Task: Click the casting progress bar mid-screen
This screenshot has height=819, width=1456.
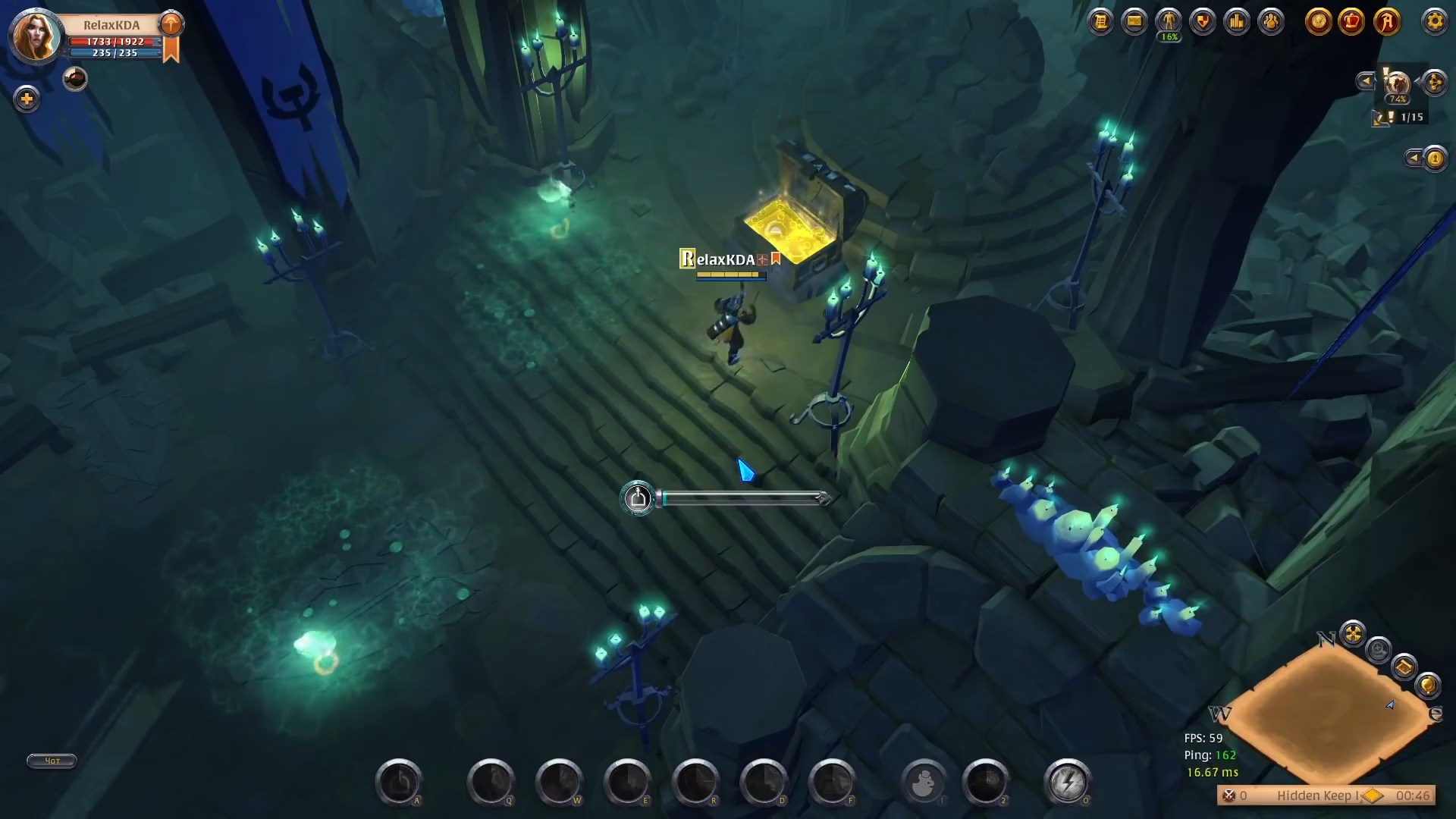Action: click(x=743, y=498)
